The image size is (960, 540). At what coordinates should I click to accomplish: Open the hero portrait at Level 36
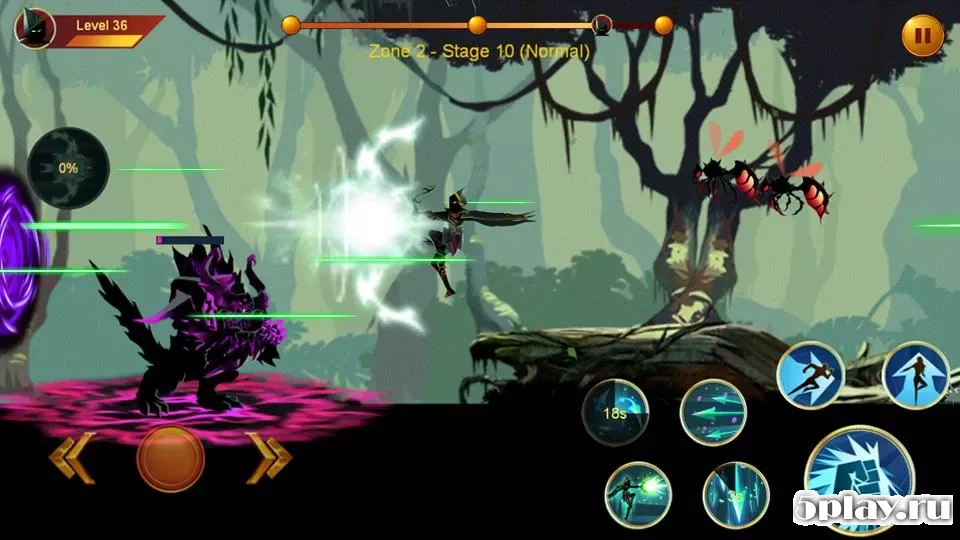[x=34, y=28]
